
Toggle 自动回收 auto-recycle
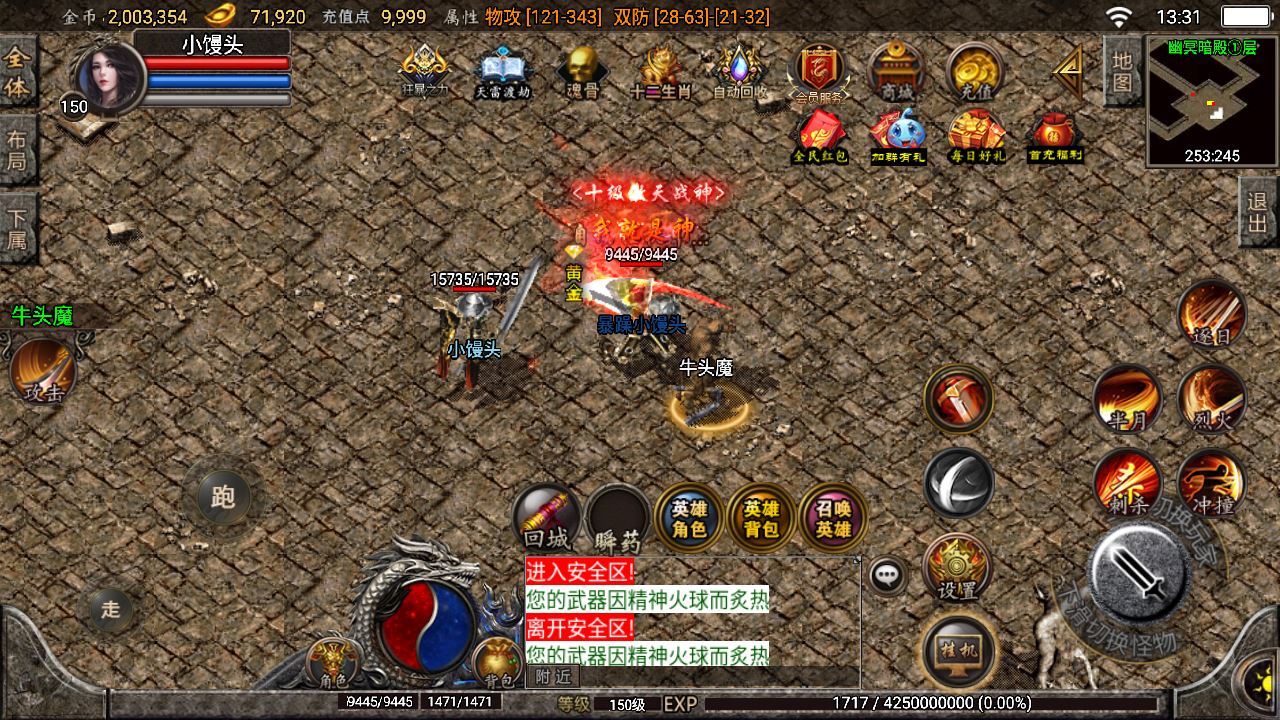pos(740,70)
